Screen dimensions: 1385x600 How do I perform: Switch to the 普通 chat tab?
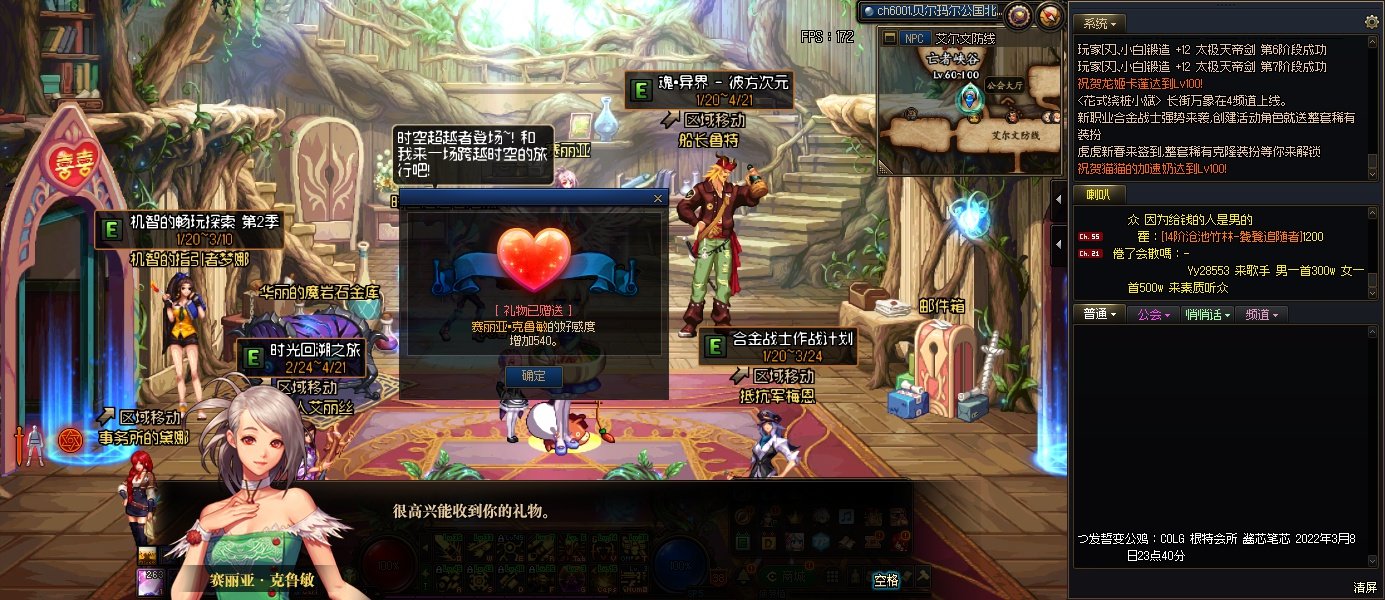1099,314
